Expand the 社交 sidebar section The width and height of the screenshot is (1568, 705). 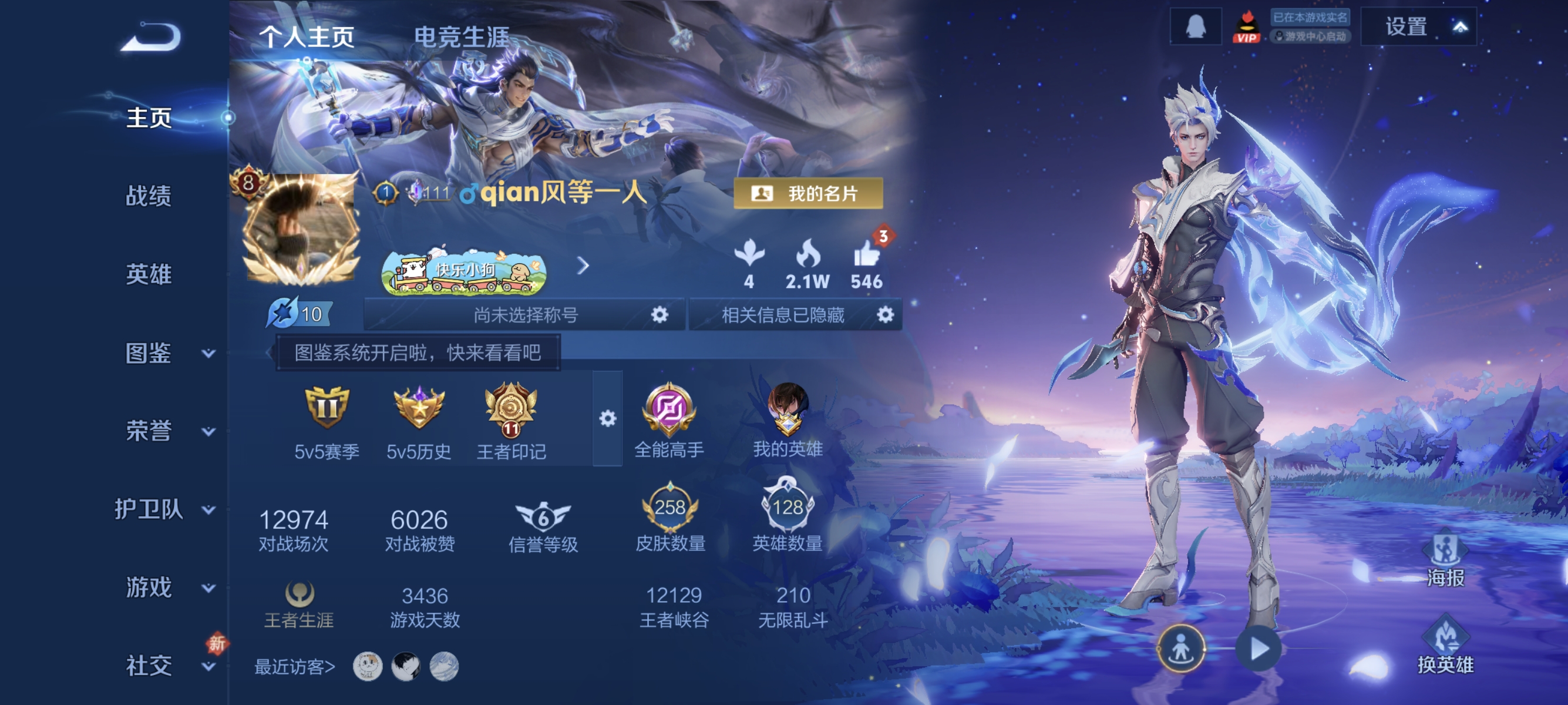149,666
